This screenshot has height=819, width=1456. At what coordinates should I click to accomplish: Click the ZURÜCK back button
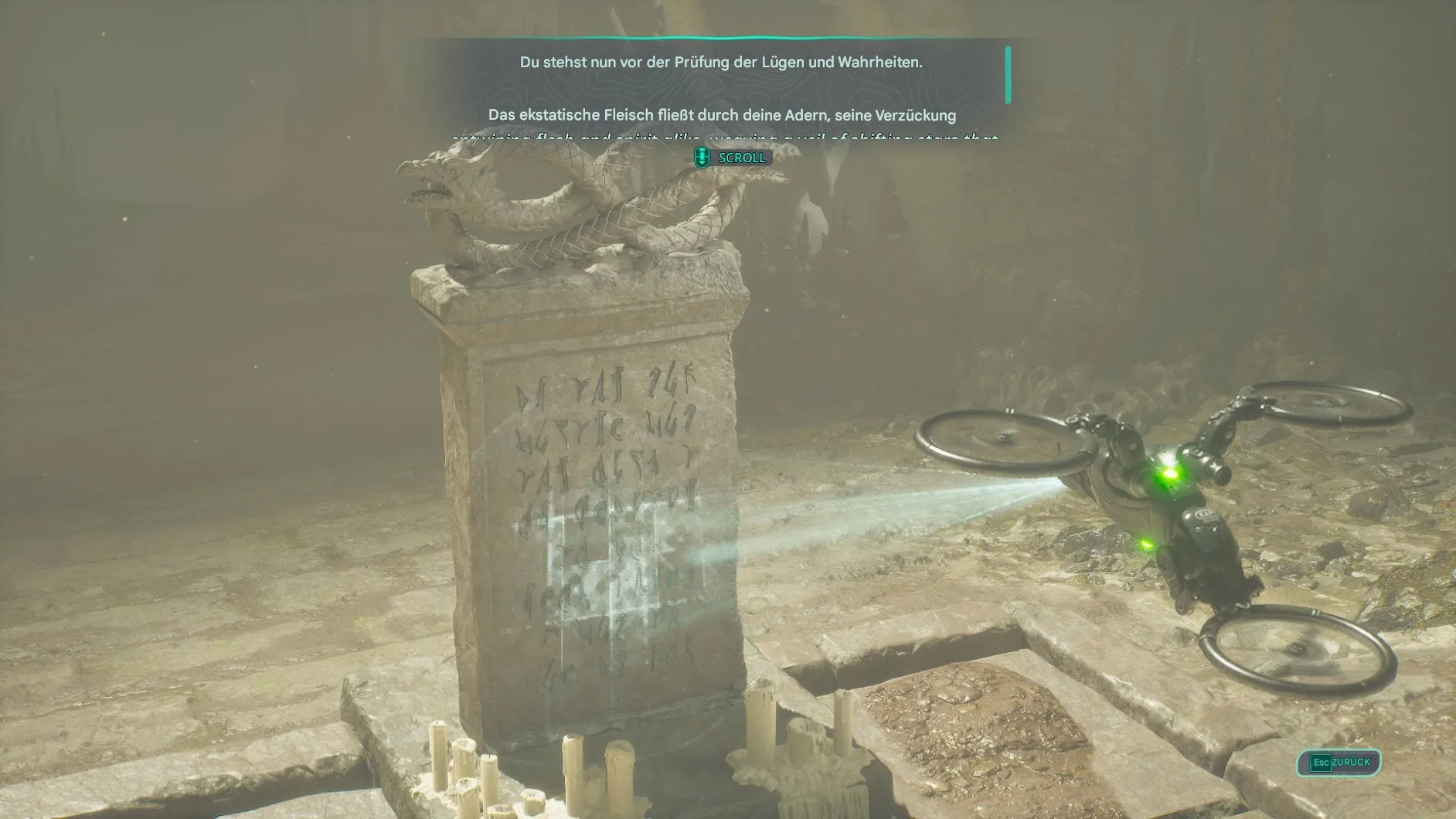point(1339,763)
